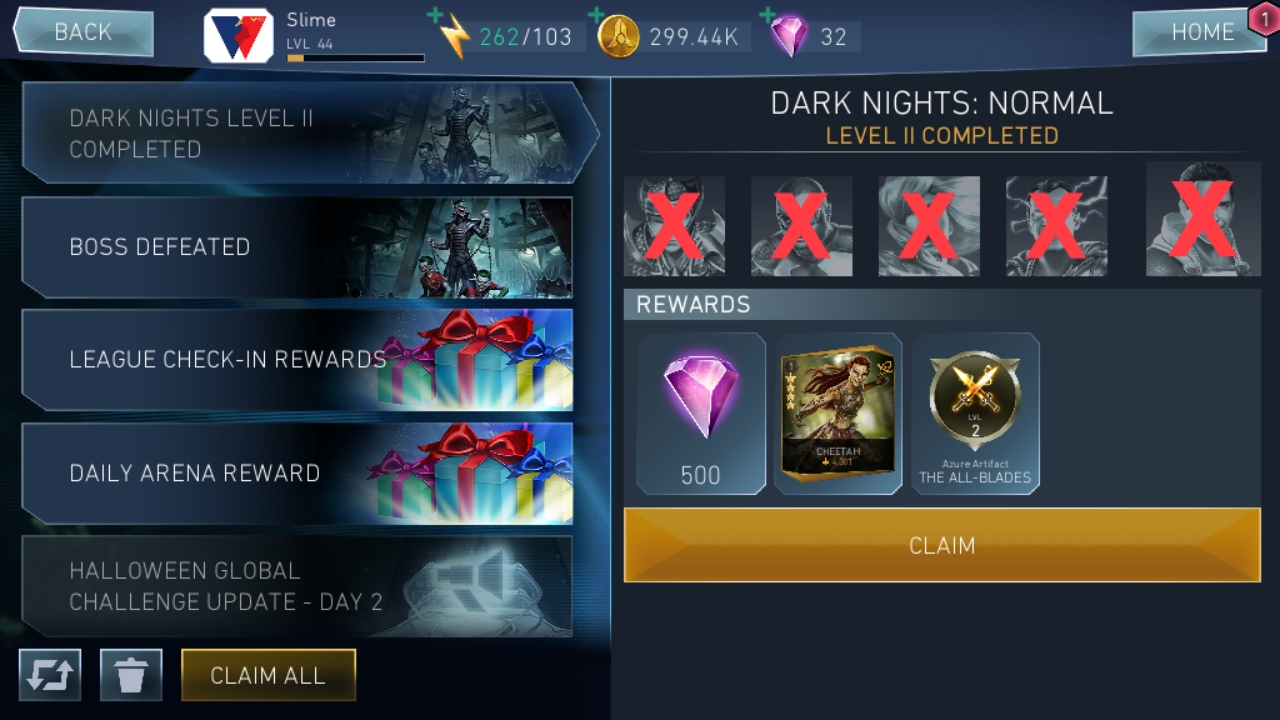View the Cheetah hero card reward
The image size is (1280, 720).
click(x=838, y=413)
